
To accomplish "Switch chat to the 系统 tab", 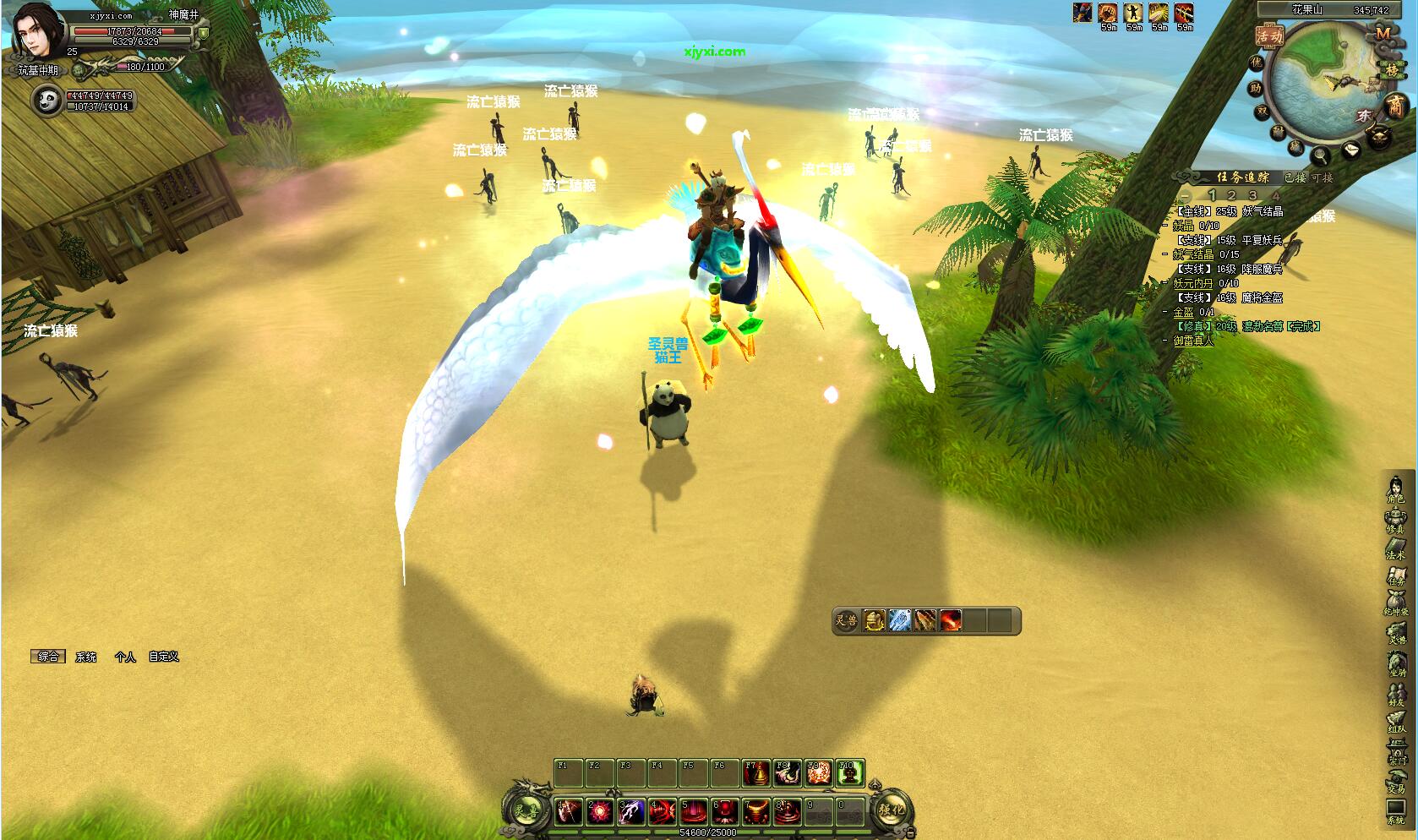I will 86,657.
